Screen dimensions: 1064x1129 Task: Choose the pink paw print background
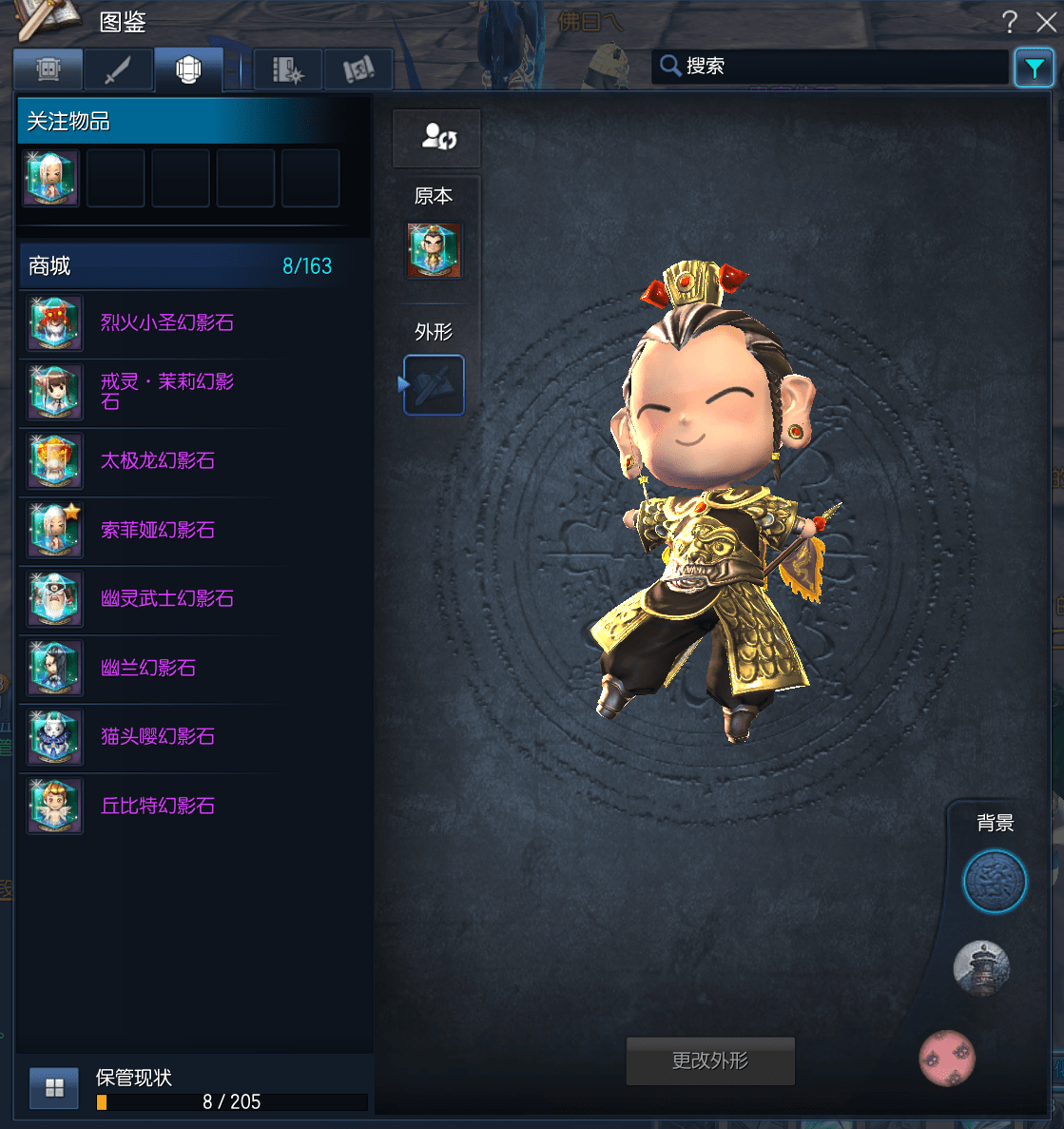pyautogui.click(x=947, y=1058)
